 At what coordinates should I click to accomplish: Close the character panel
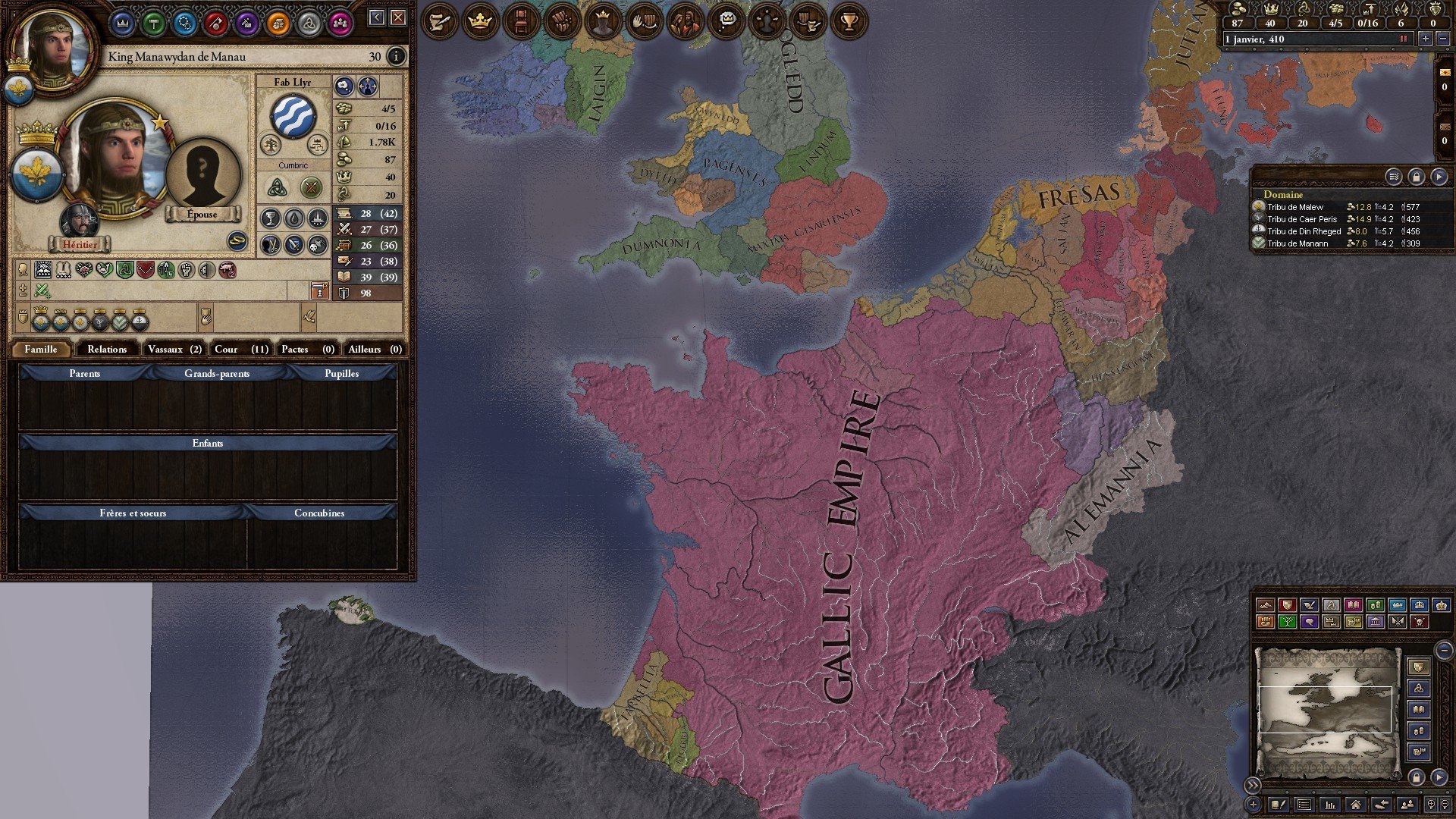click(x=398, y=17)
